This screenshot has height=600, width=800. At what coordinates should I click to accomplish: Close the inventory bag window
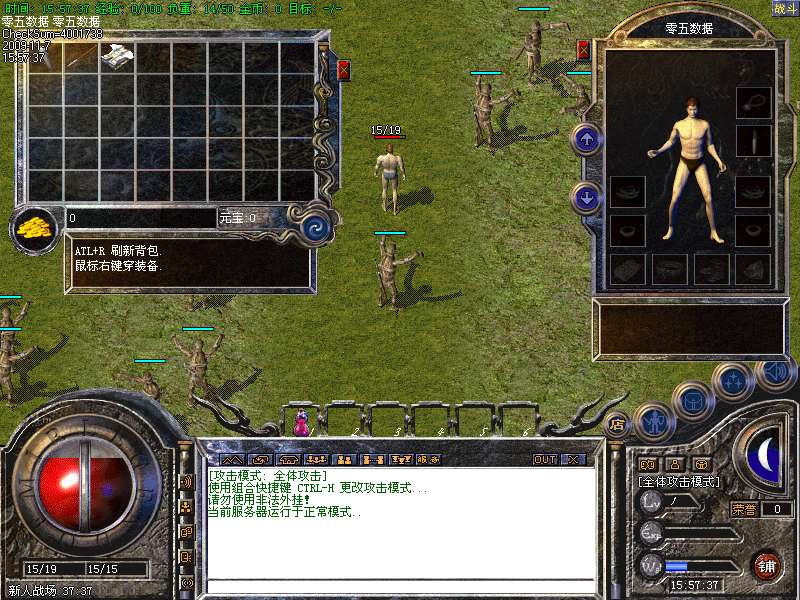[343, 70]
